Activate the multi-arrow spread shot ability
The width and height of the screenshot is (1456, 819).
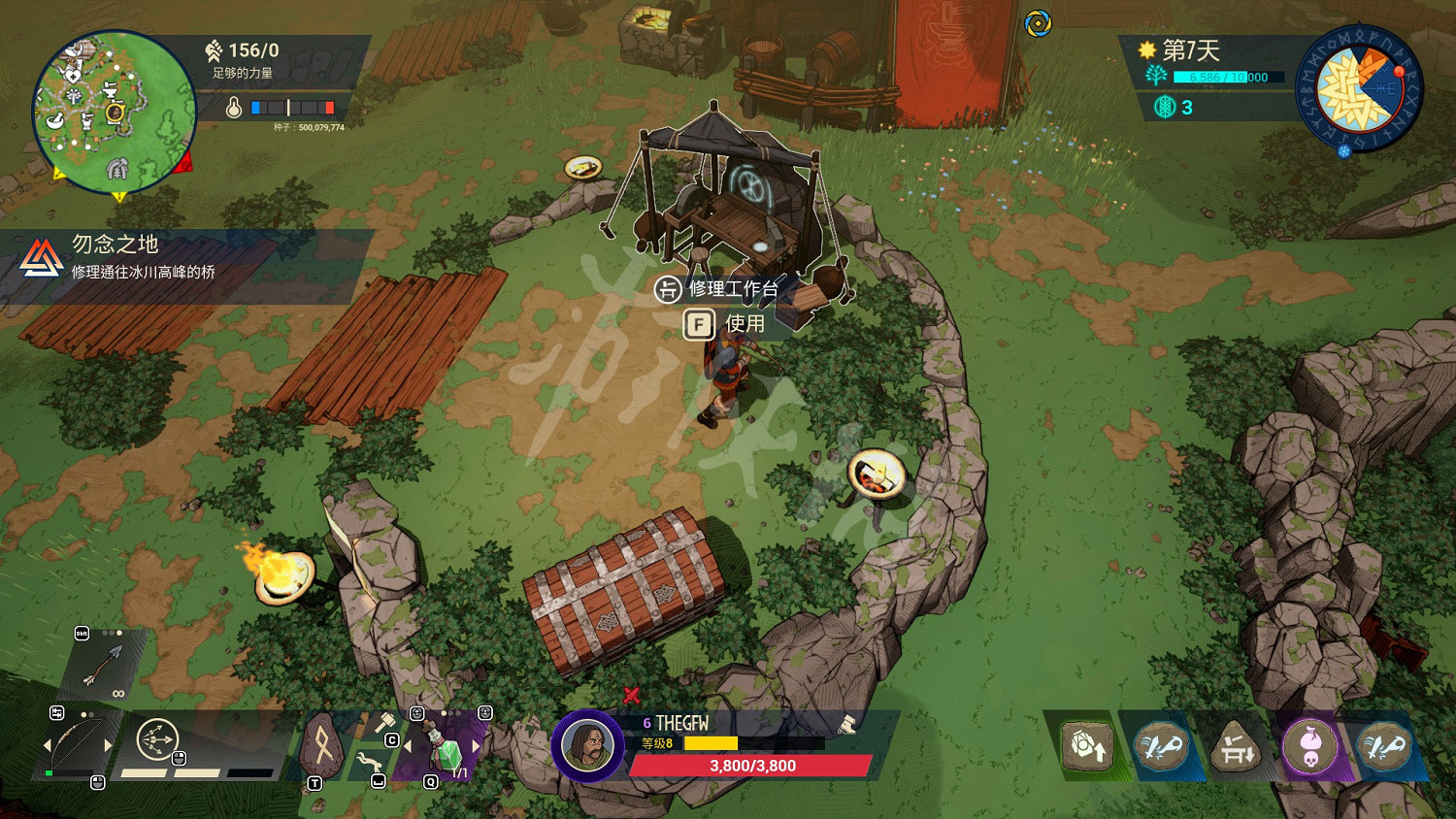[x=157, y=740]
